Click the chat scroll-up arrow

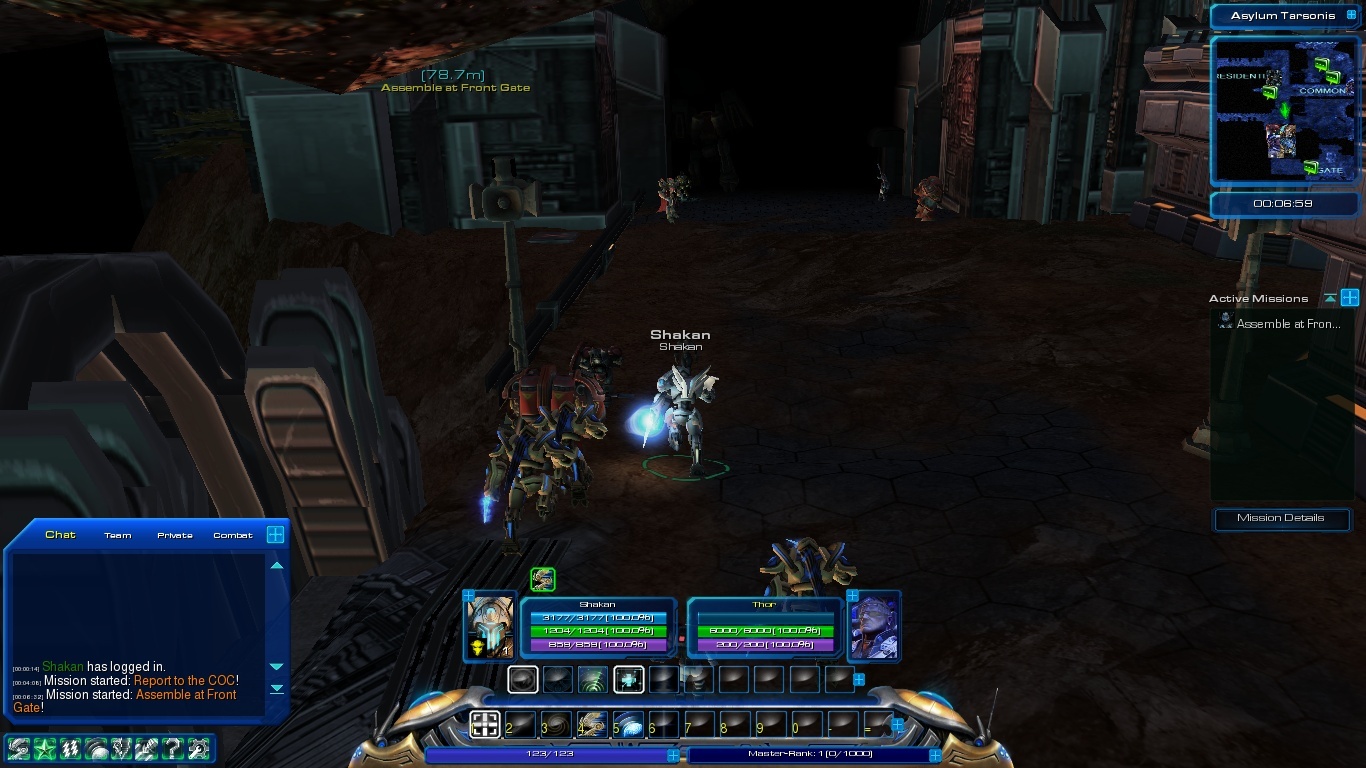(277, 566)
